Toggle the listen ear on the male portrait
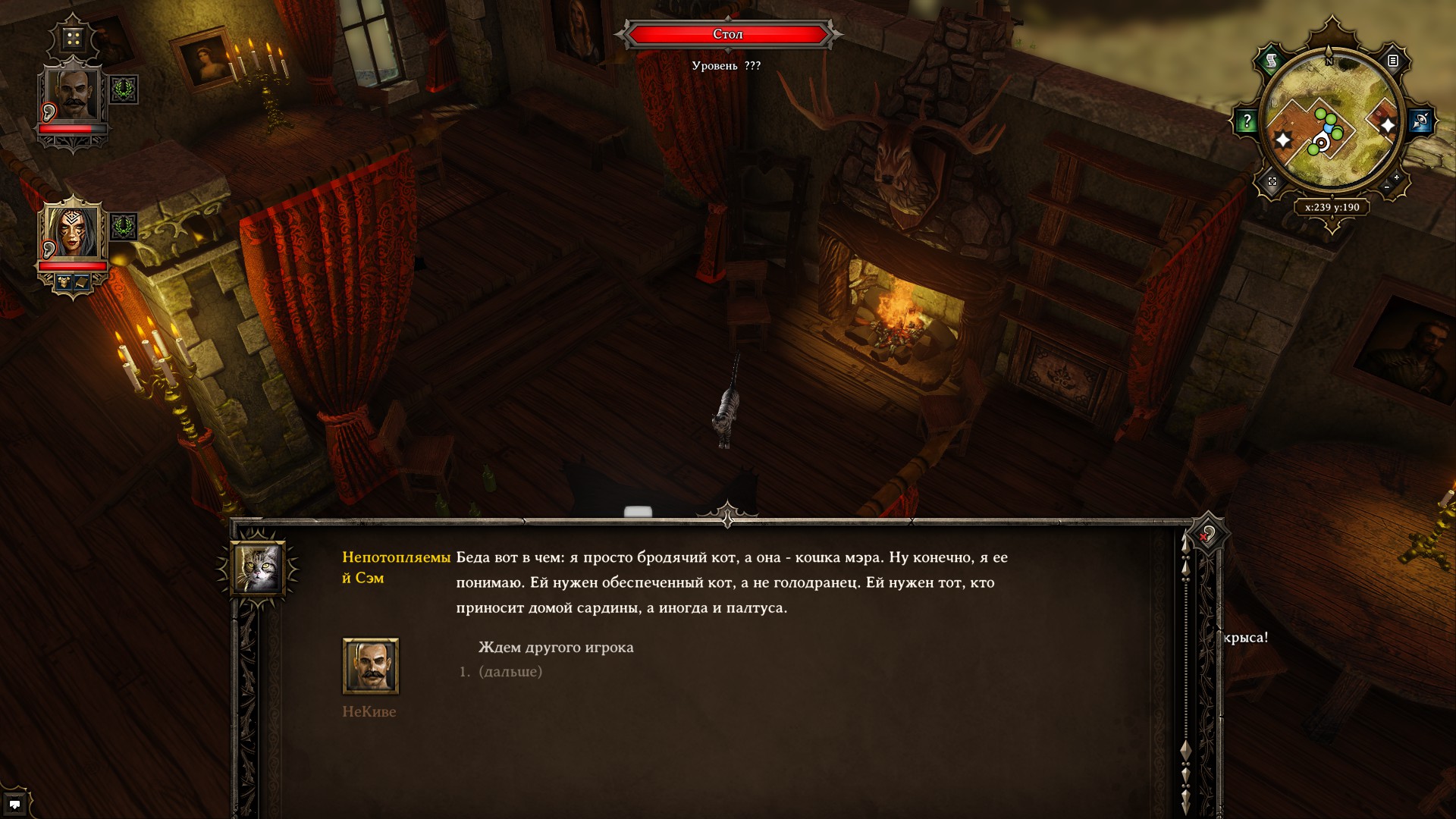 pyautogui.click(x=49, y=111)
